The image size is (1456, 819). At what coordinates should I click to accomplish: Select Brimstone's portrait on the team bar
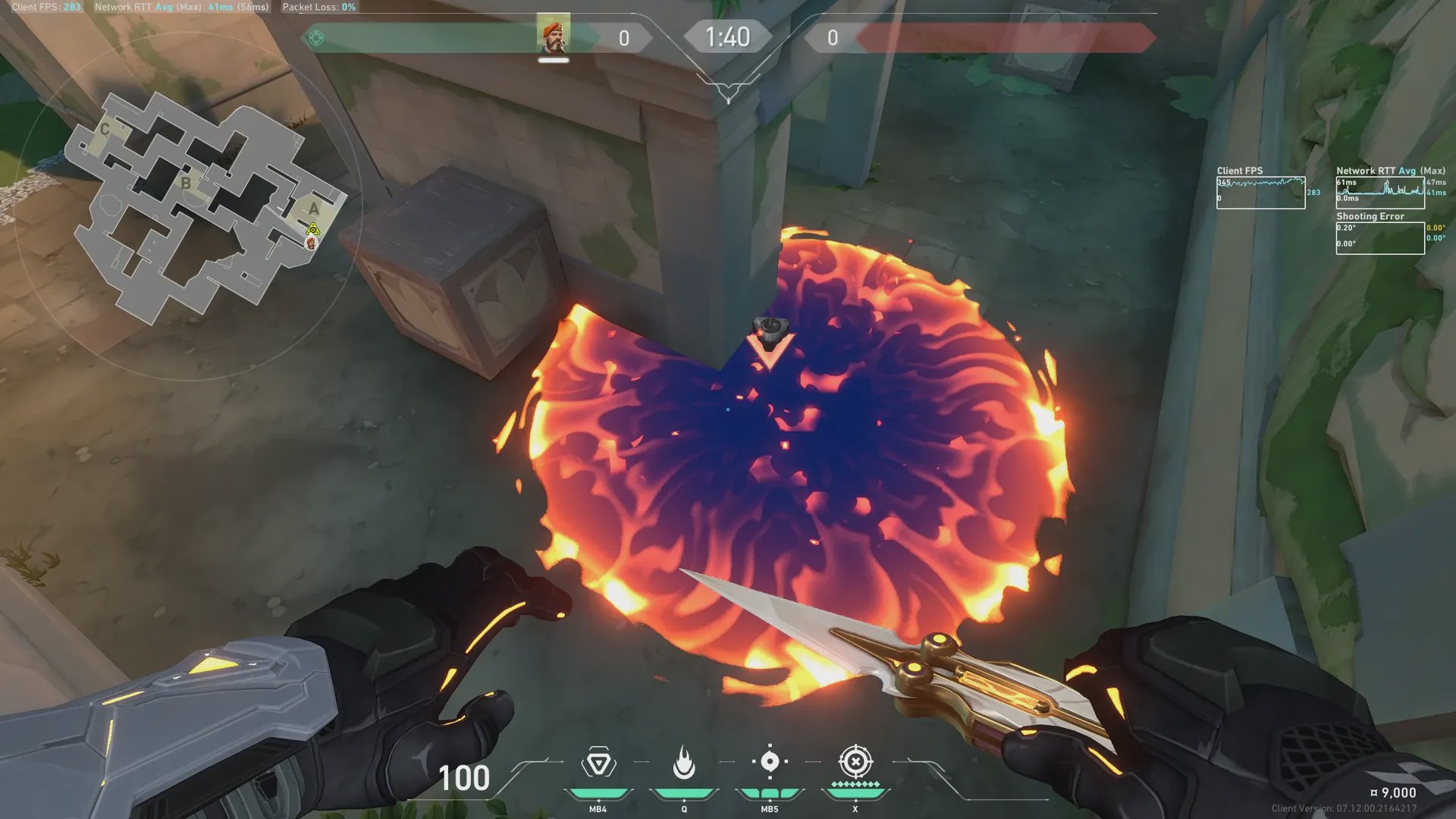553,36
